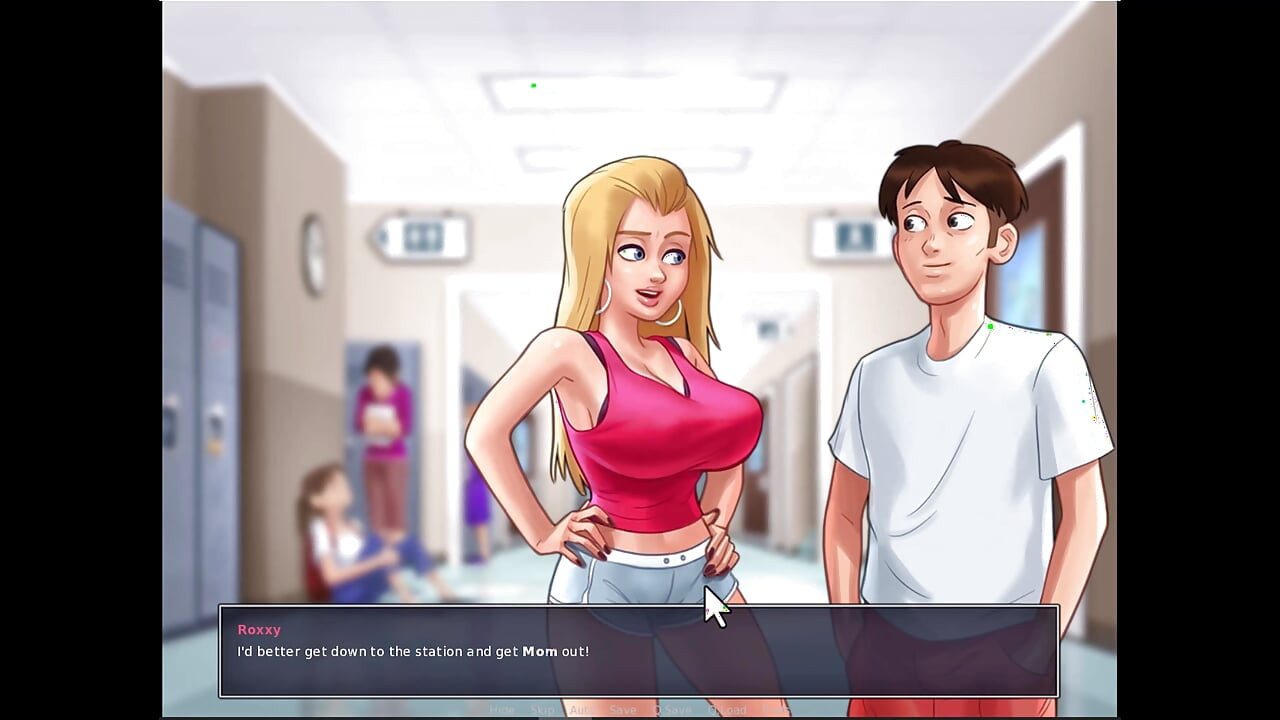Click the green hotspot on the ceiling
This screenshot has height=720, width=1280.
(x=533, y=85)
